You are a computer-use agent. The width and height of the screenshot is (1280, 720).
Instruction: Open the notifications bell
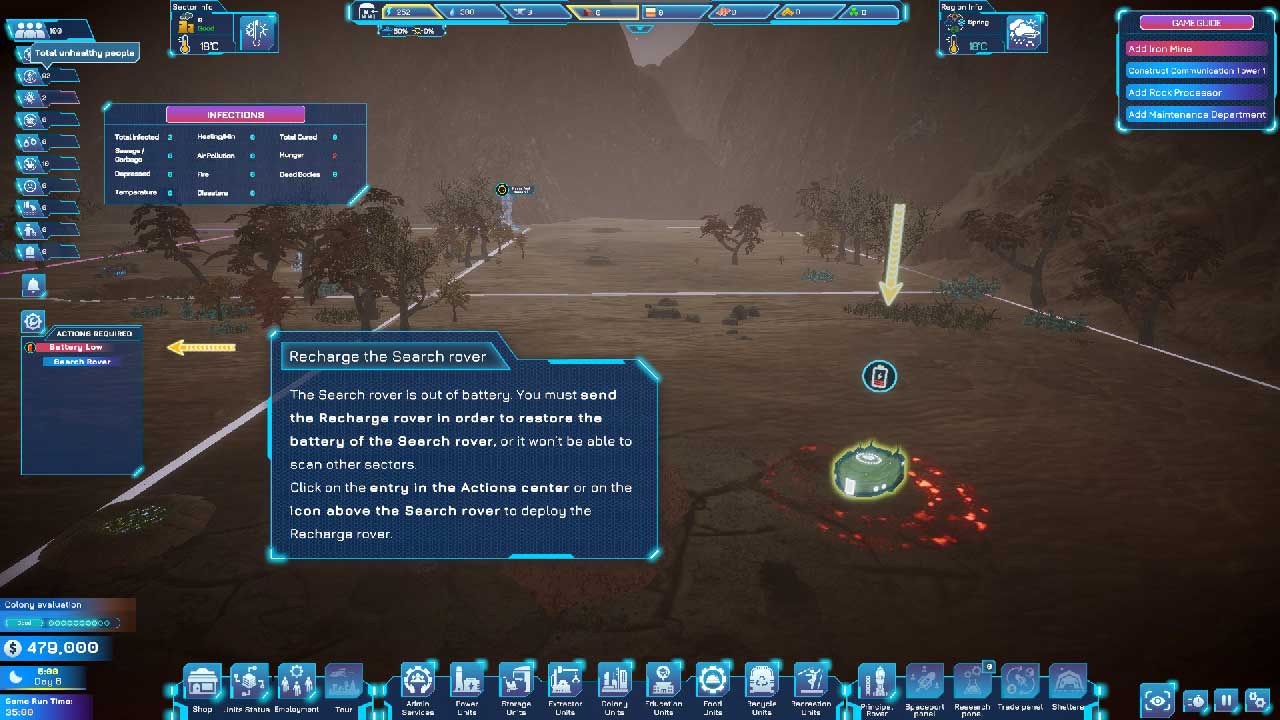pyautogui.click(x=33, y=286)
